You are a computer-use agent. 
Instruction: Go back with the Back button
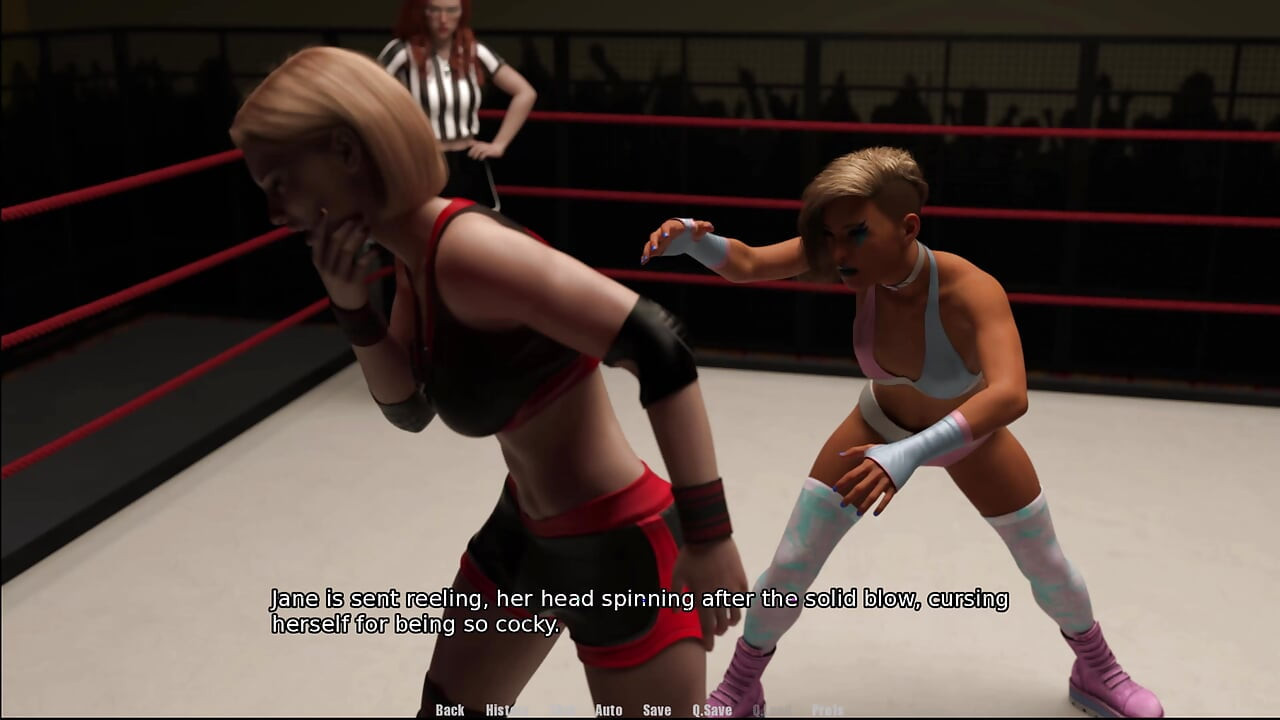(450, 710)
